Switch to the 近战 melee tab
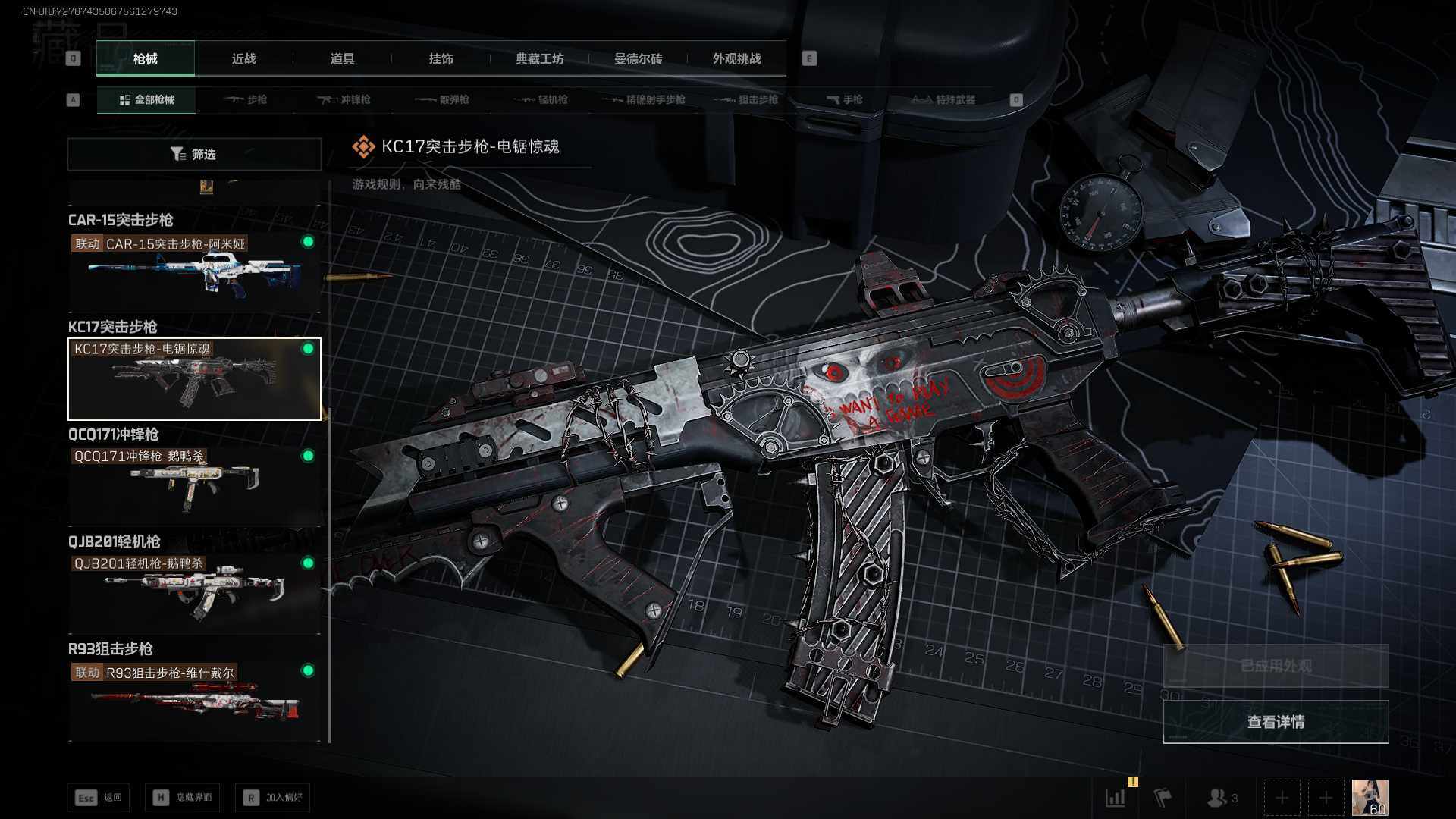This screenshot has height=819, width=1456. pos(243,59)
